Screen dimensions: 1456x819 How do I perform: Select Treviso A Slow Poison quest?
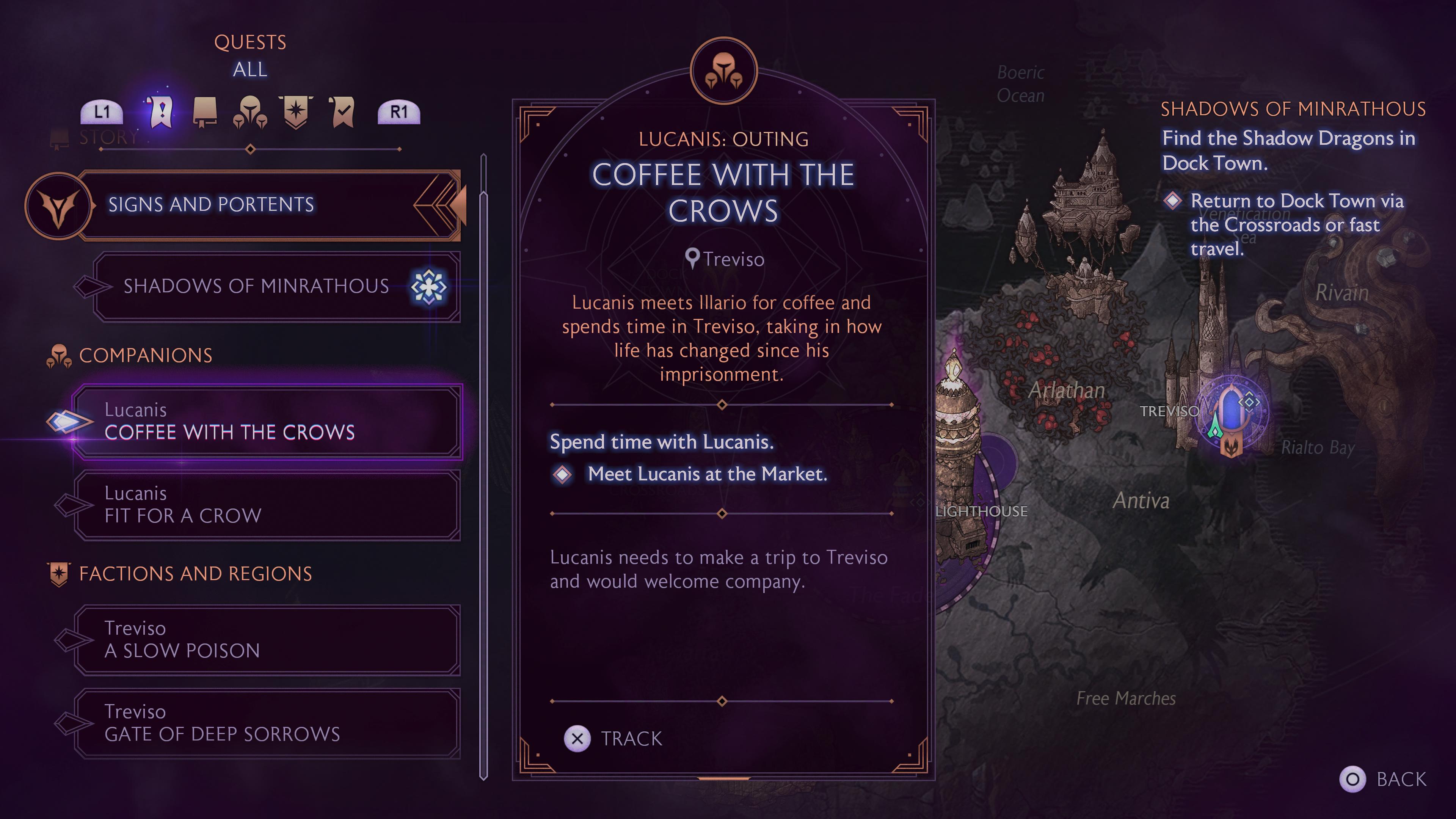[x=266, y=640]
